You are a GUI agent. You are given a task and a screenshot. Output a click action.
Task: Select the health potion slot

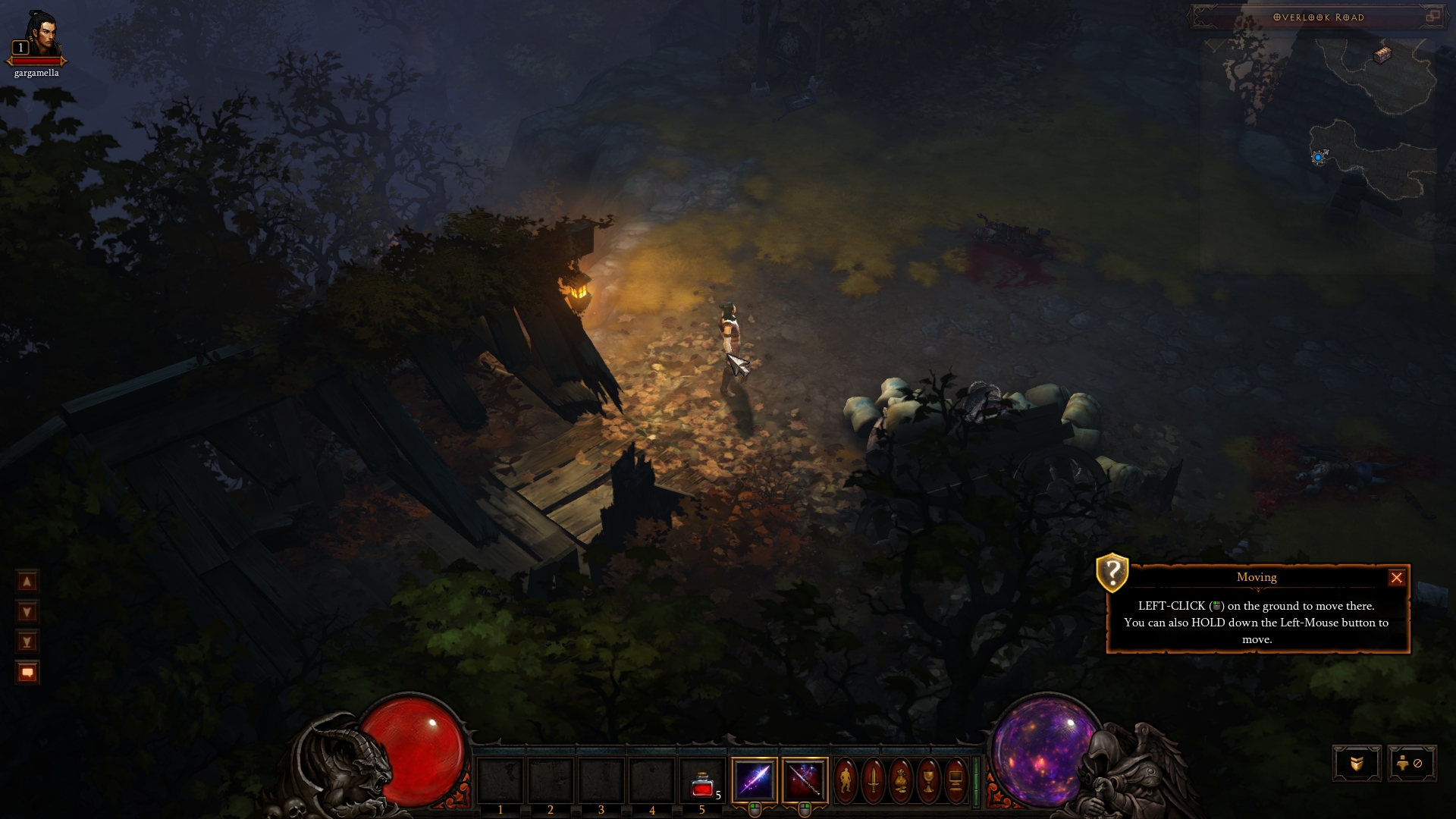click(x=702, y=781)
